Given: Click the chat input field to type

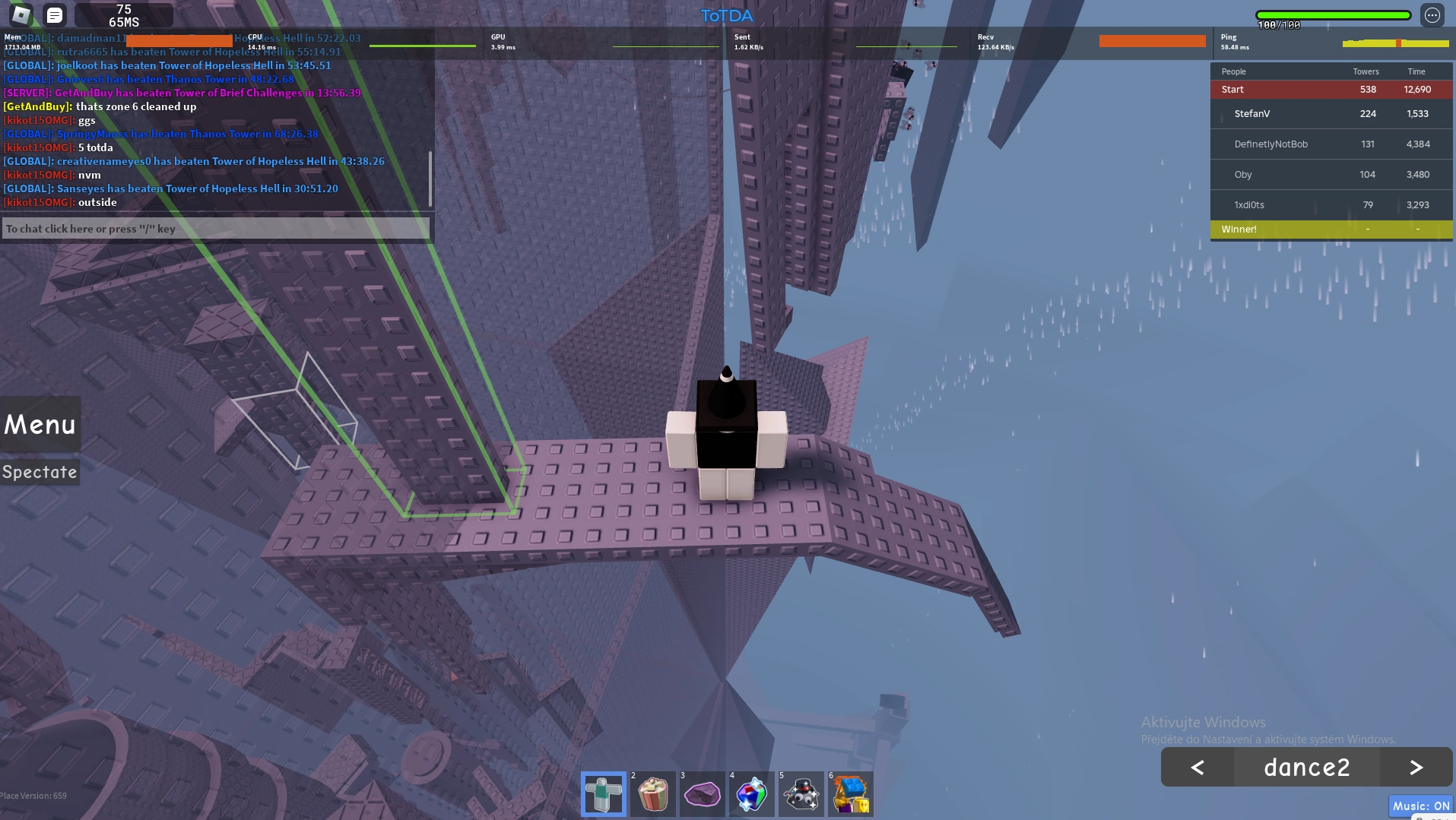Looking at the screenshot, I should [216, 228].
